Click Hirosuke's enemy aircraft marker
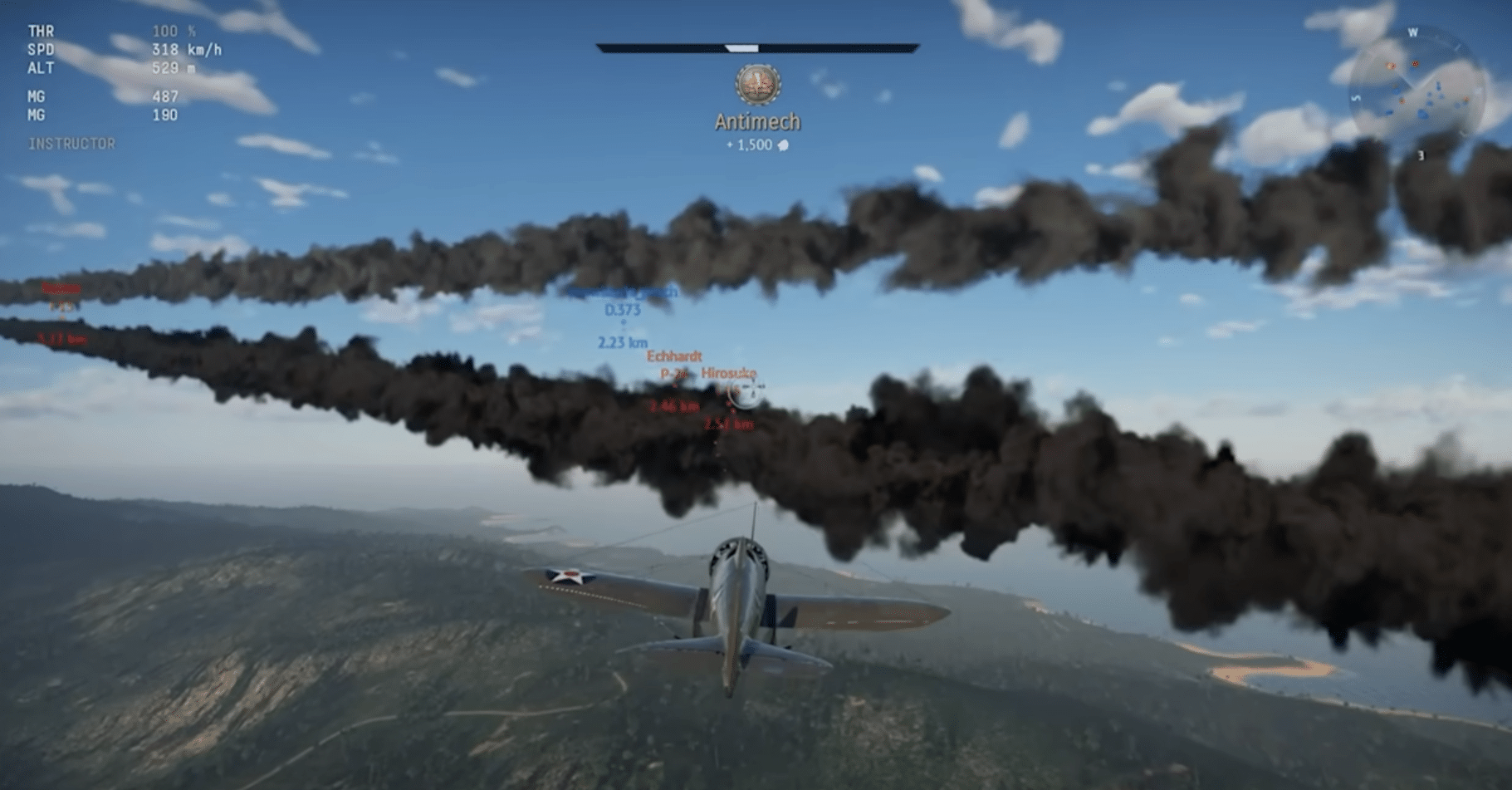Viewport: 1512px width, 790px height. [730, 374]
